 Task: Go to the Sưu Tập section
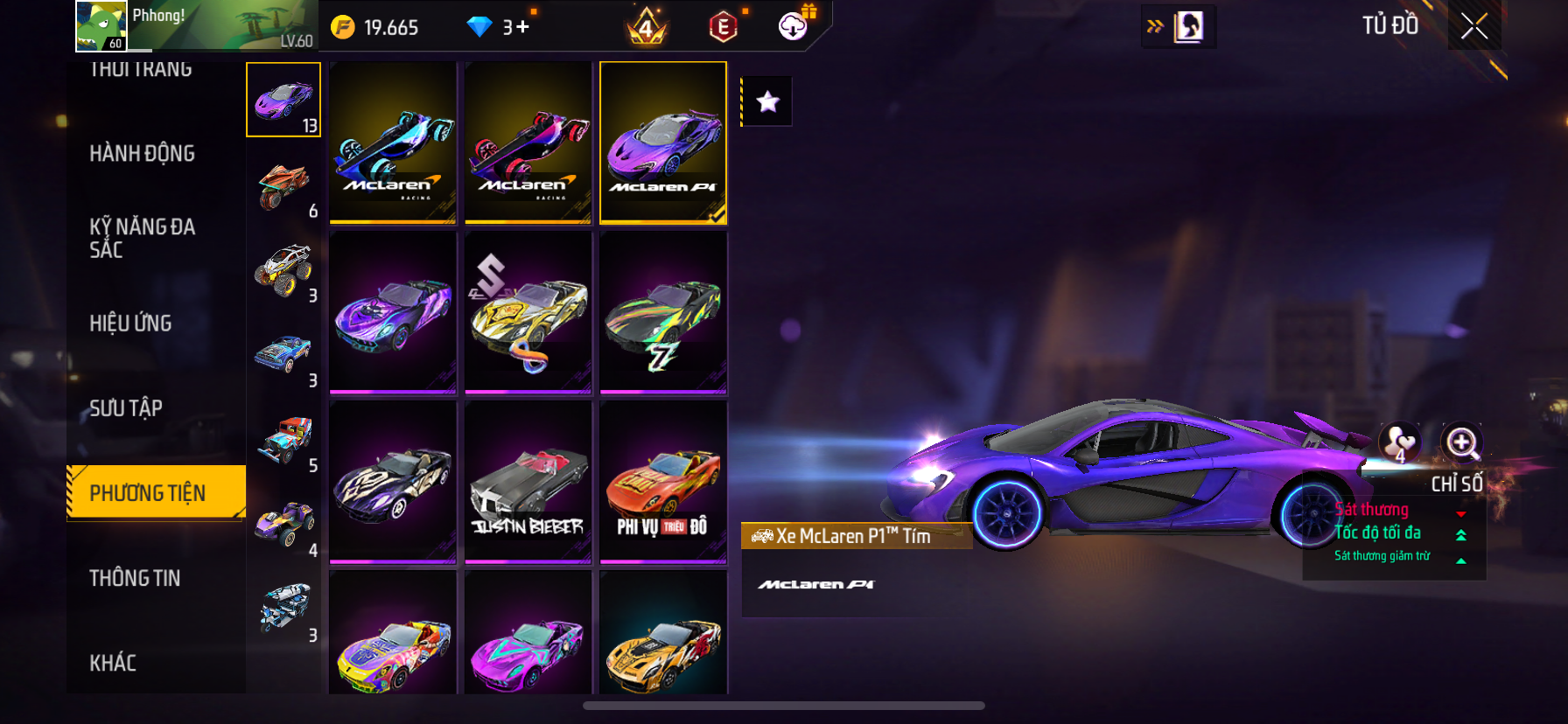tap(126, 408)
